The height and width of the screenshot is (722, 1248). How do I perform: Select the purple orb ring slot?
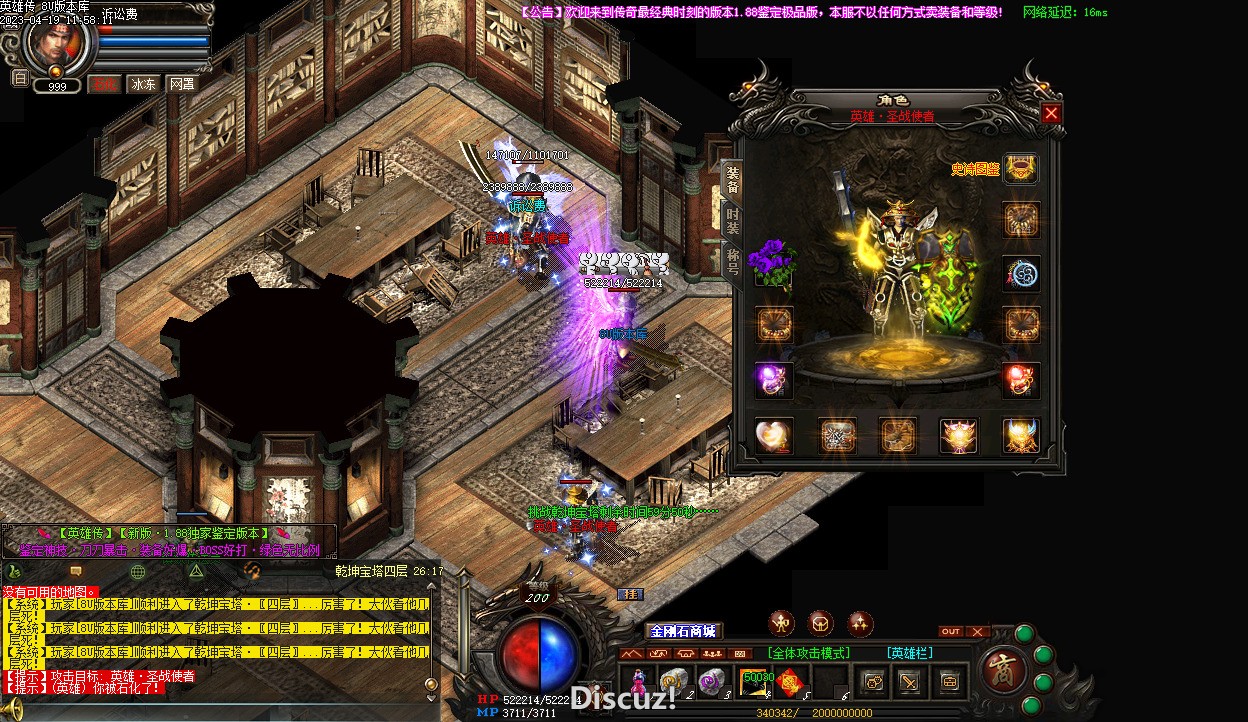tap(773, 380)
